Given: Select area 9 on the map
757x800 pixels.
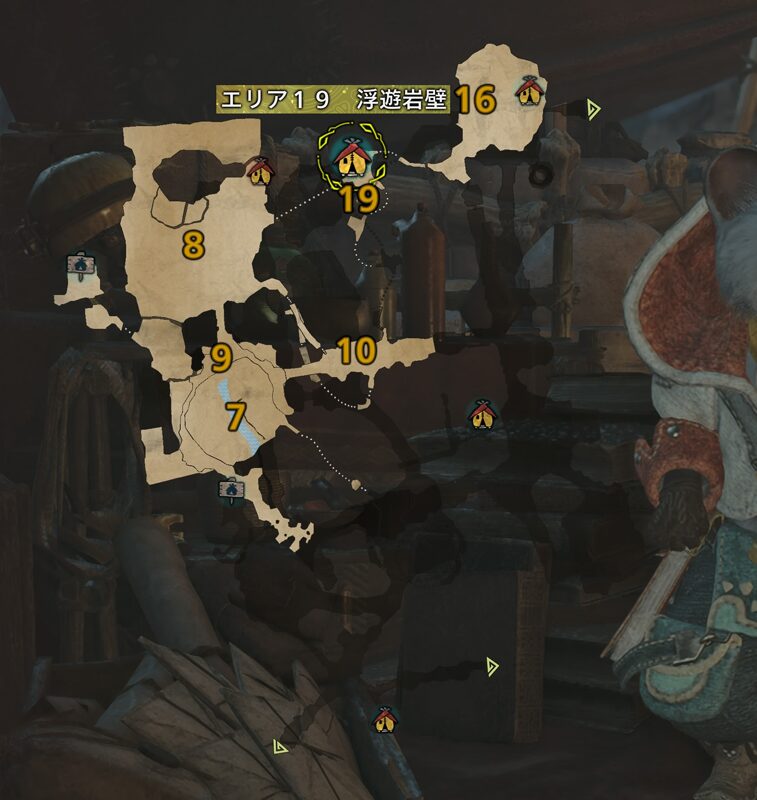Looking at the screenshot, I should pos(221,356).
